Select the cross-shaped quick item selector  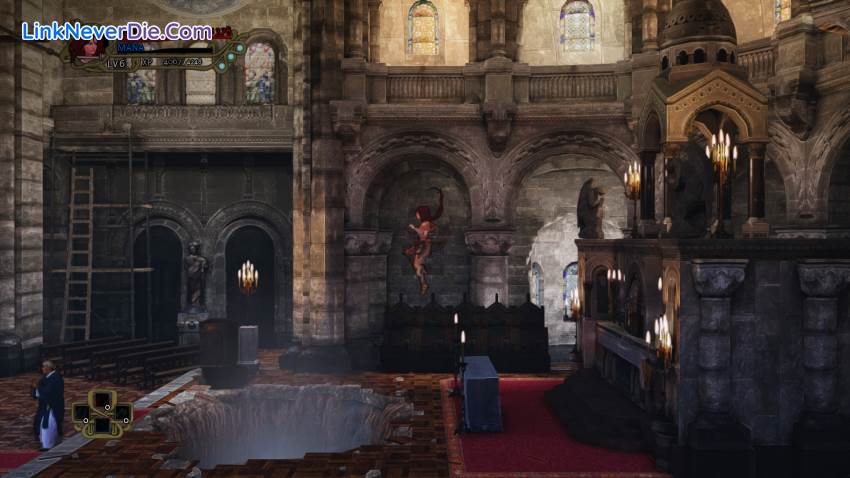pos(102,412)
